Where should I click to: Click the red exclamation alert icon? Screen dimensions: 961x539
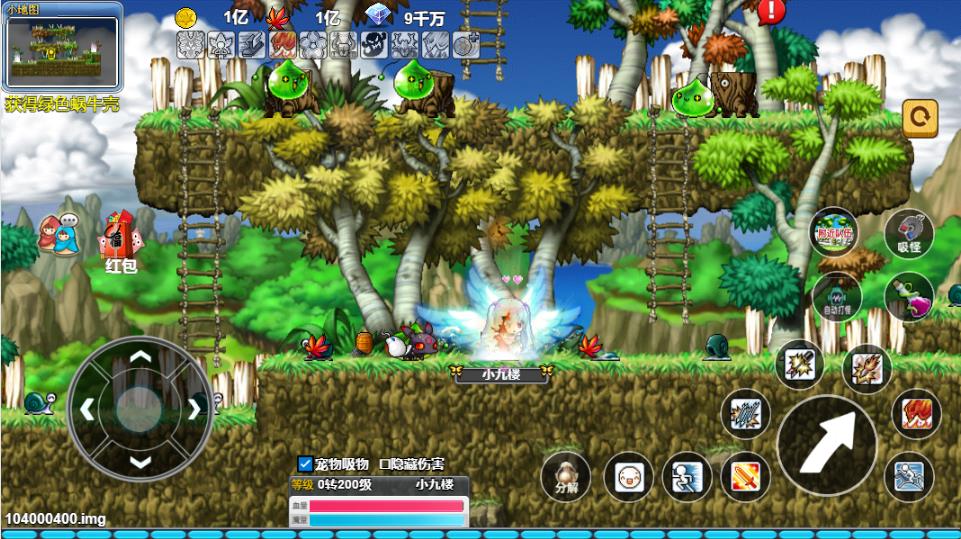pyautogui.click(x=771, y=12)
